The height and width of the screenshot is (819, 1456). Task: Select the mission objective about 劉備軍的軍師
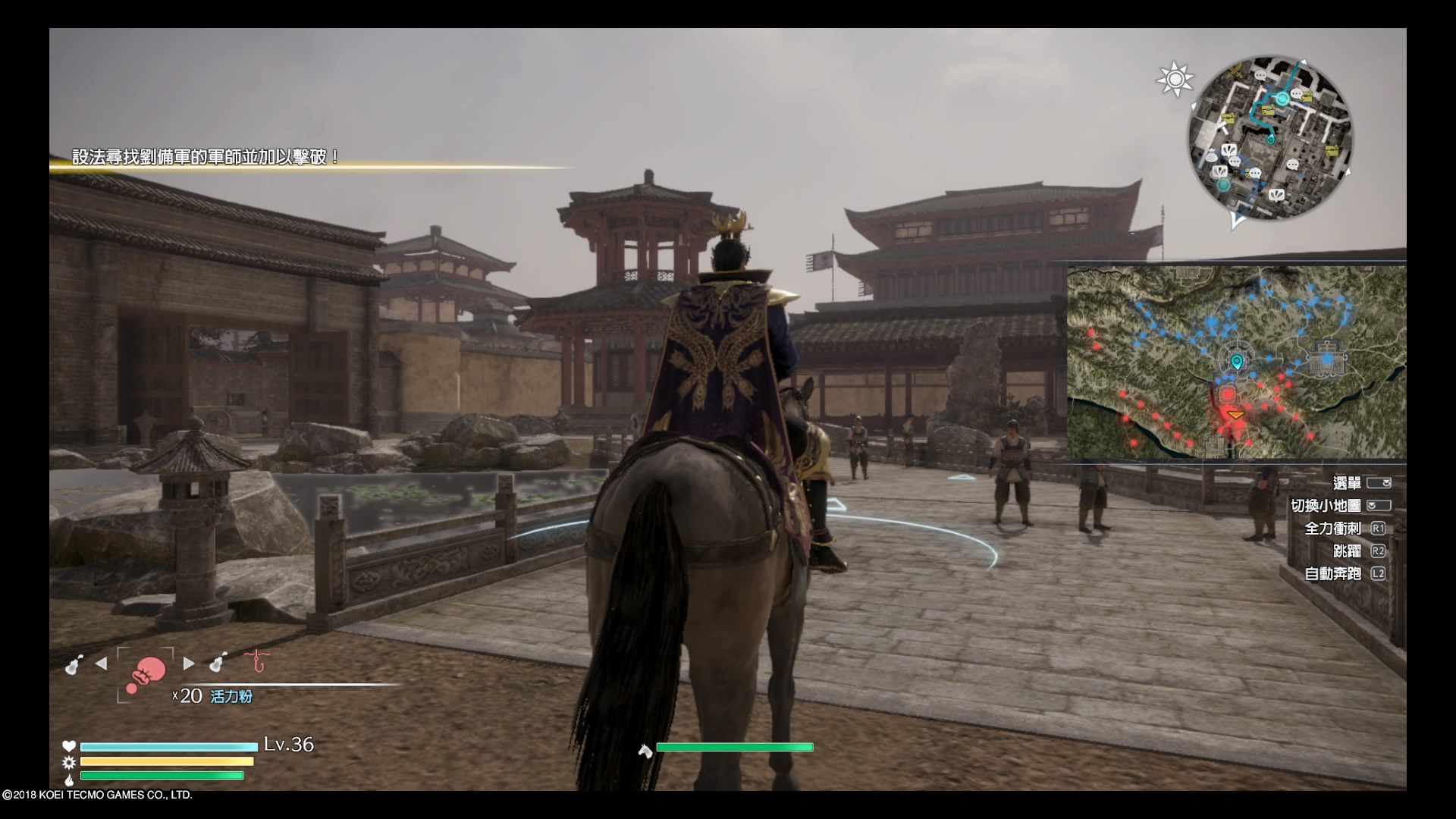point(206,157)
